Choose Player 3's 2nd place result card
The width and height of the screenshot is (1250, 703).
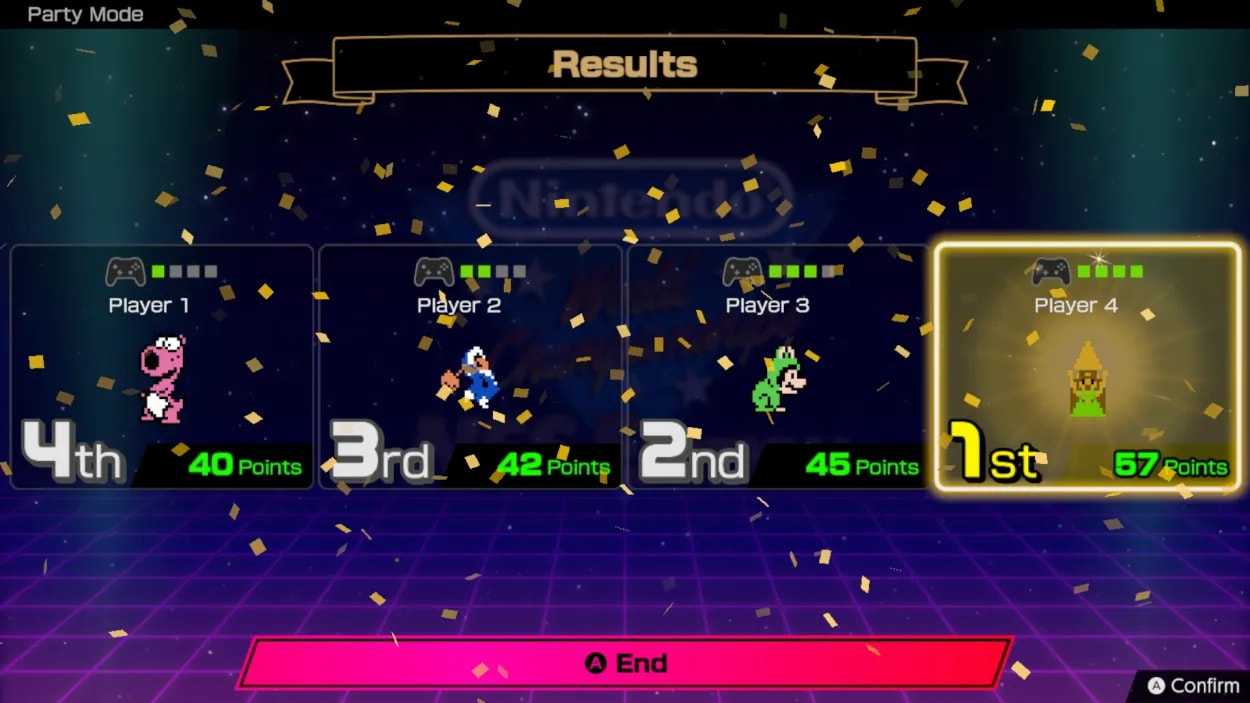pyautogui.click(x=777, y=367)
